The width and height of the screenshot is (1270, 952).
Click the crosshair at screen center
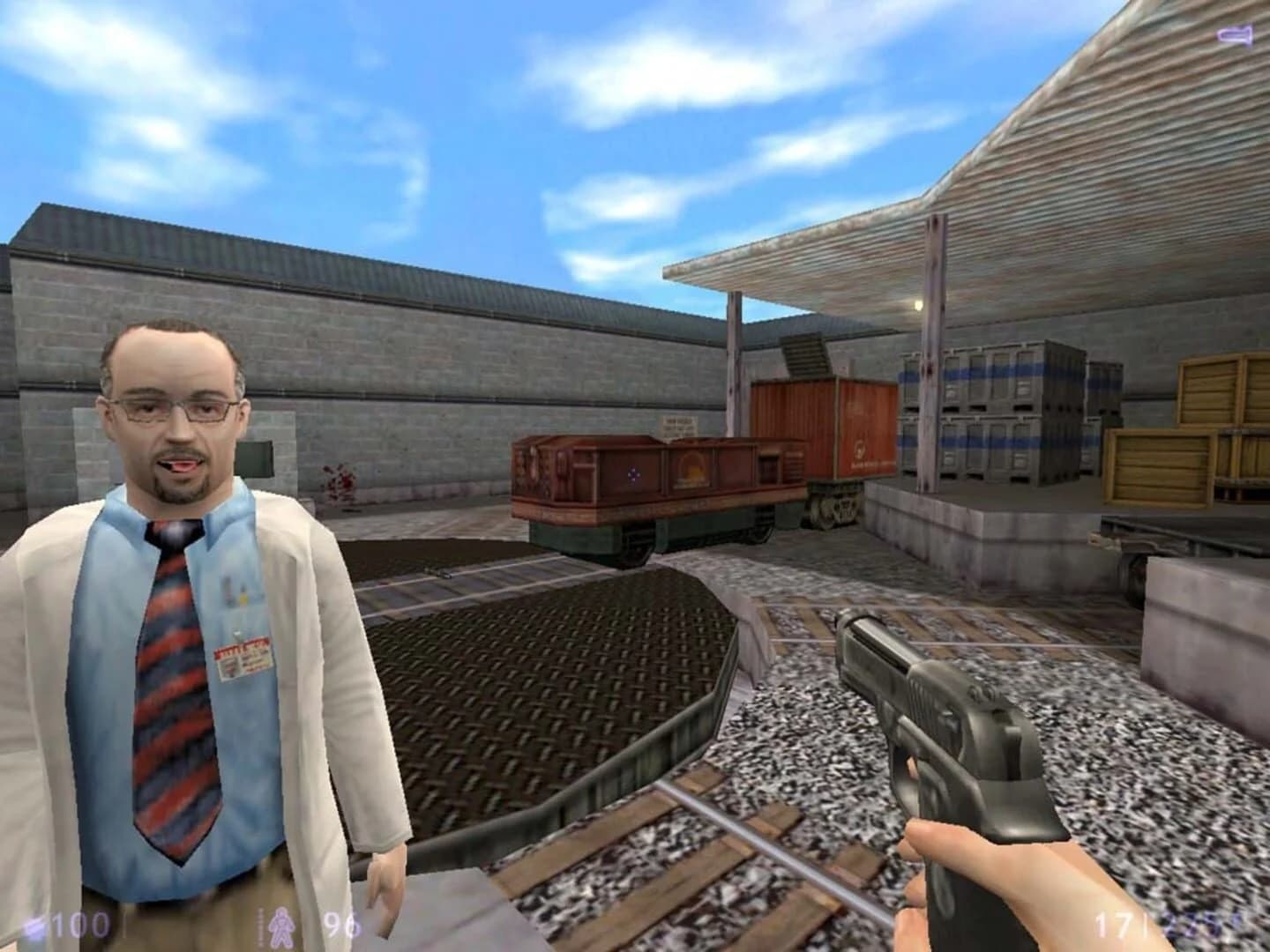point(632,473)
